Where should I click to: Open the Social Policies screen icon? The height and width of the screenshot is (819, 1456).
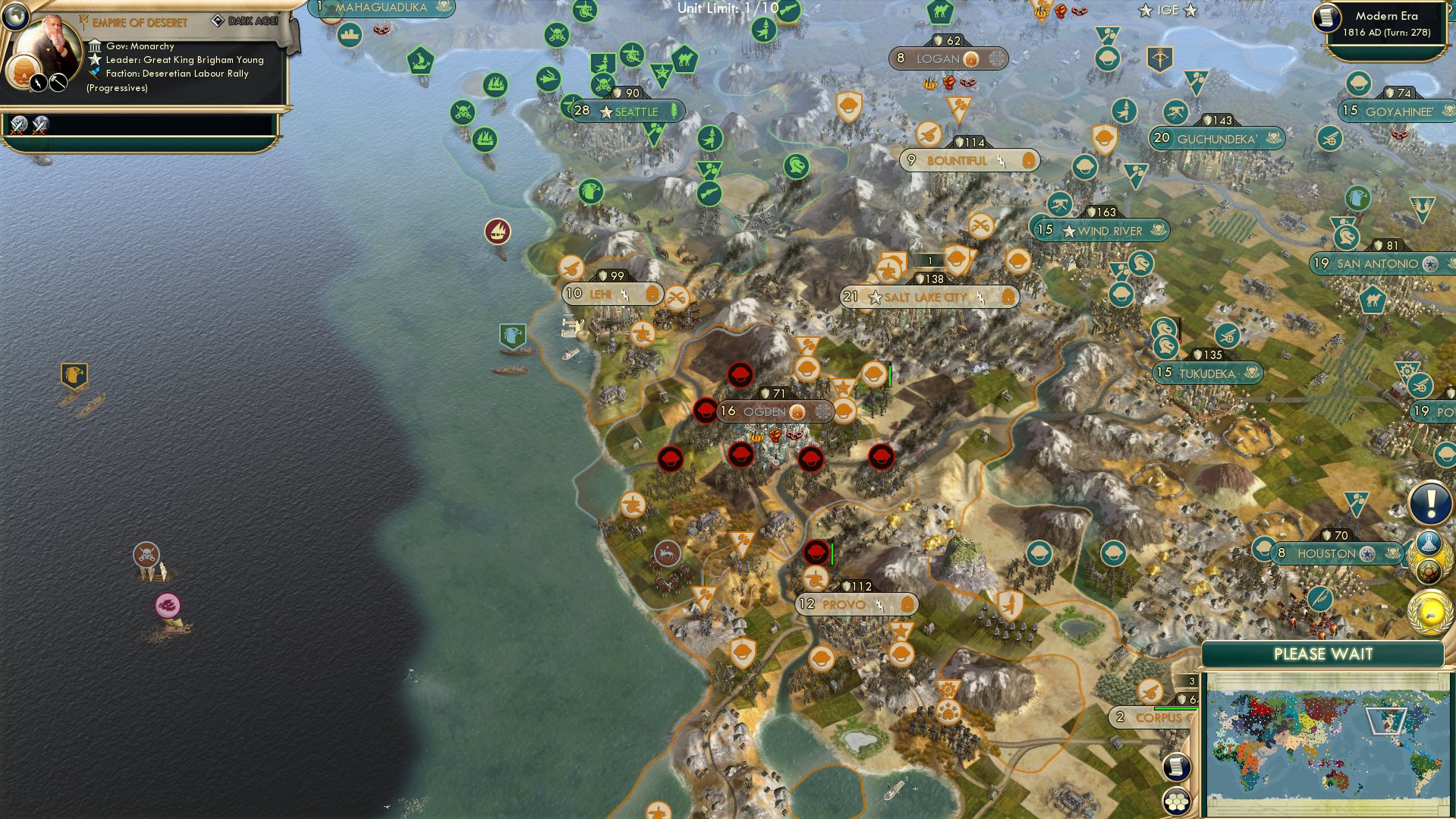coord(1429,541)
